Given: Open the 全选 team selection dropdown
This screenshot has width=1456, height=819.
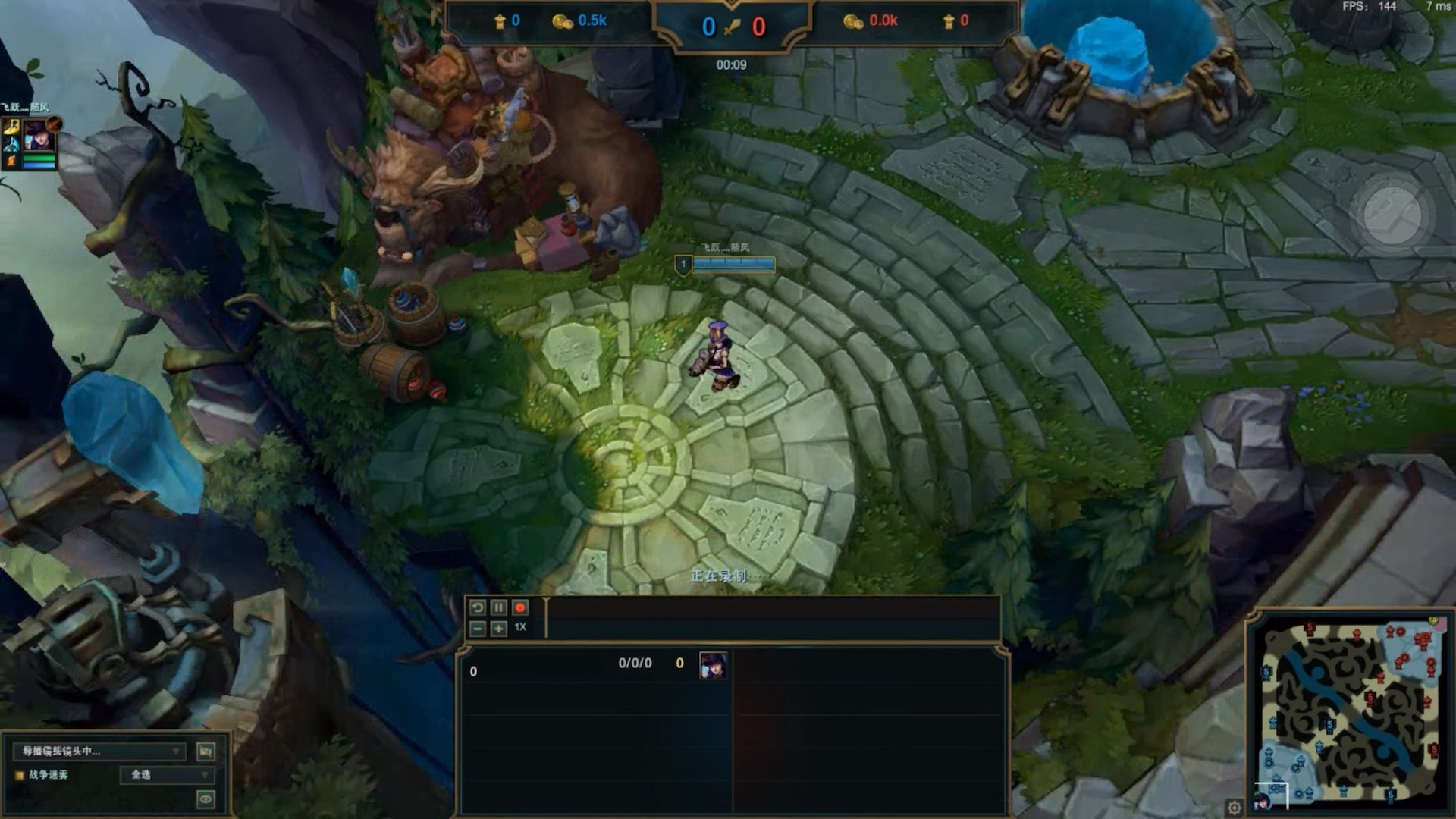Looking at the screenshot, I should point(168,774).
